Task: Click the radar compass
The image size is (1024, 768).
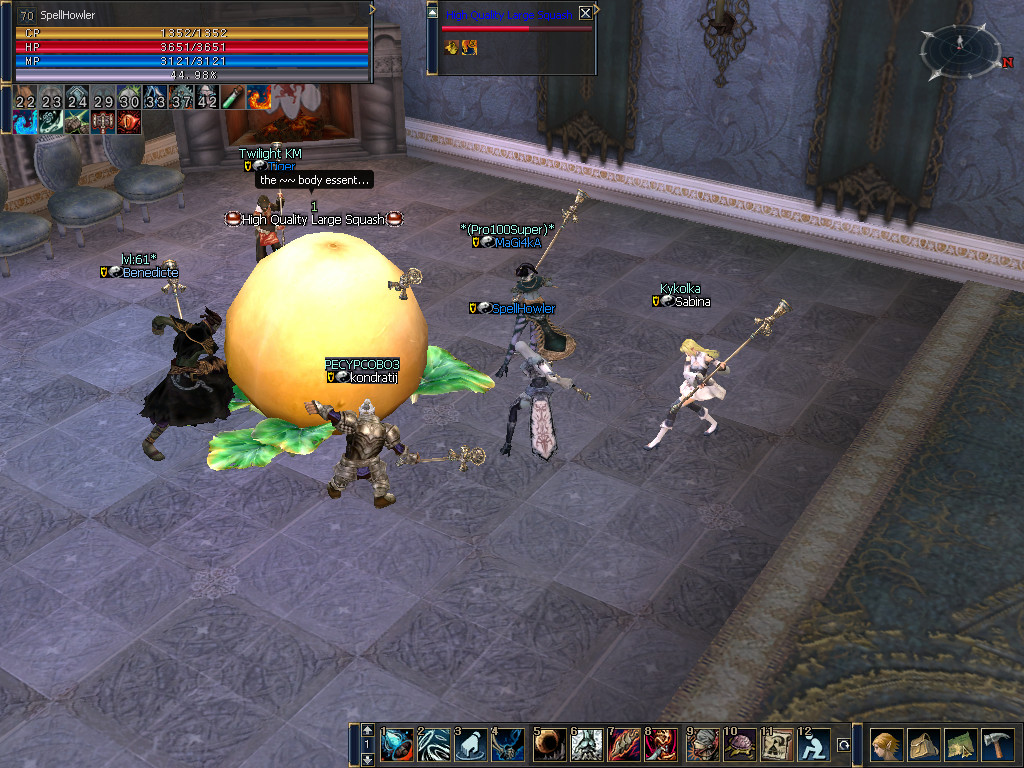Action: pos(960,50)
